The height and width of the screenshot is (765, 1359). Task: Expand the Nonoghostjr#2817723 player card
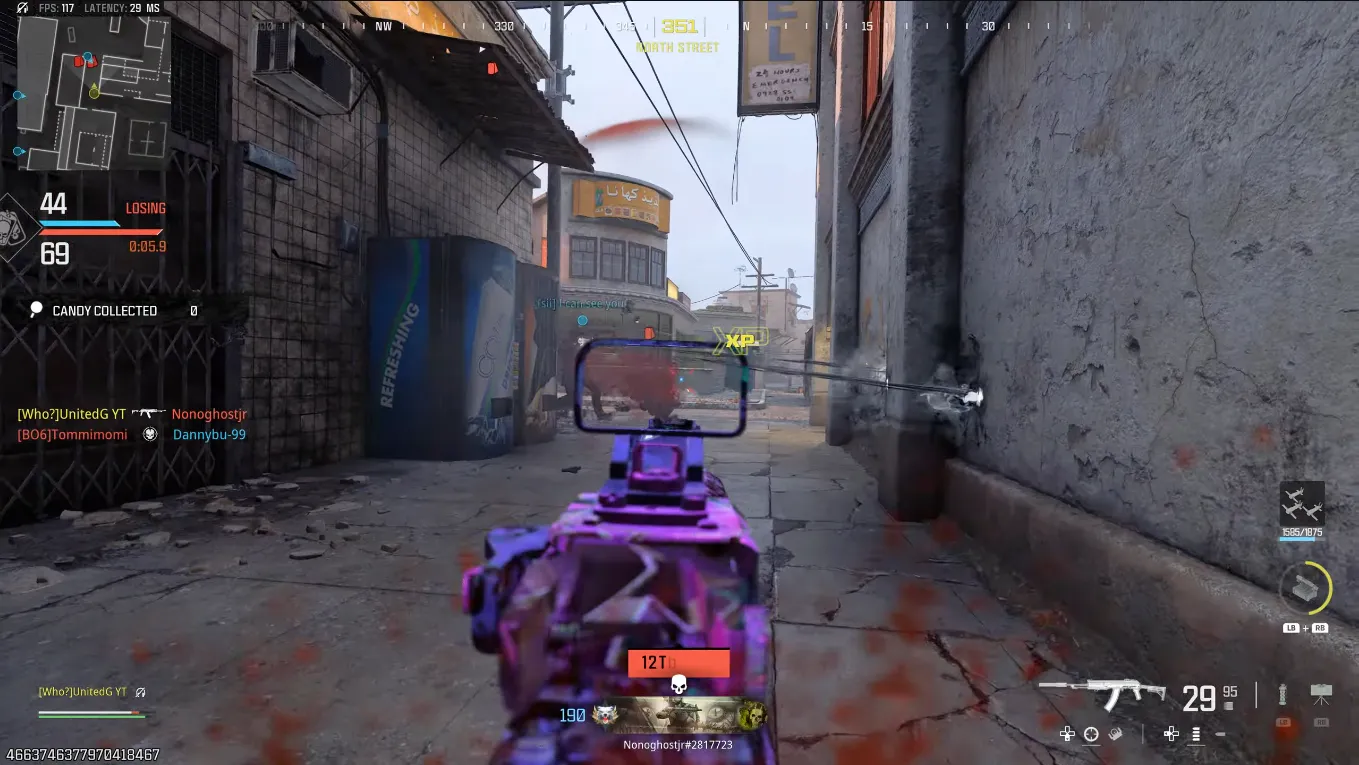[679, 743]
